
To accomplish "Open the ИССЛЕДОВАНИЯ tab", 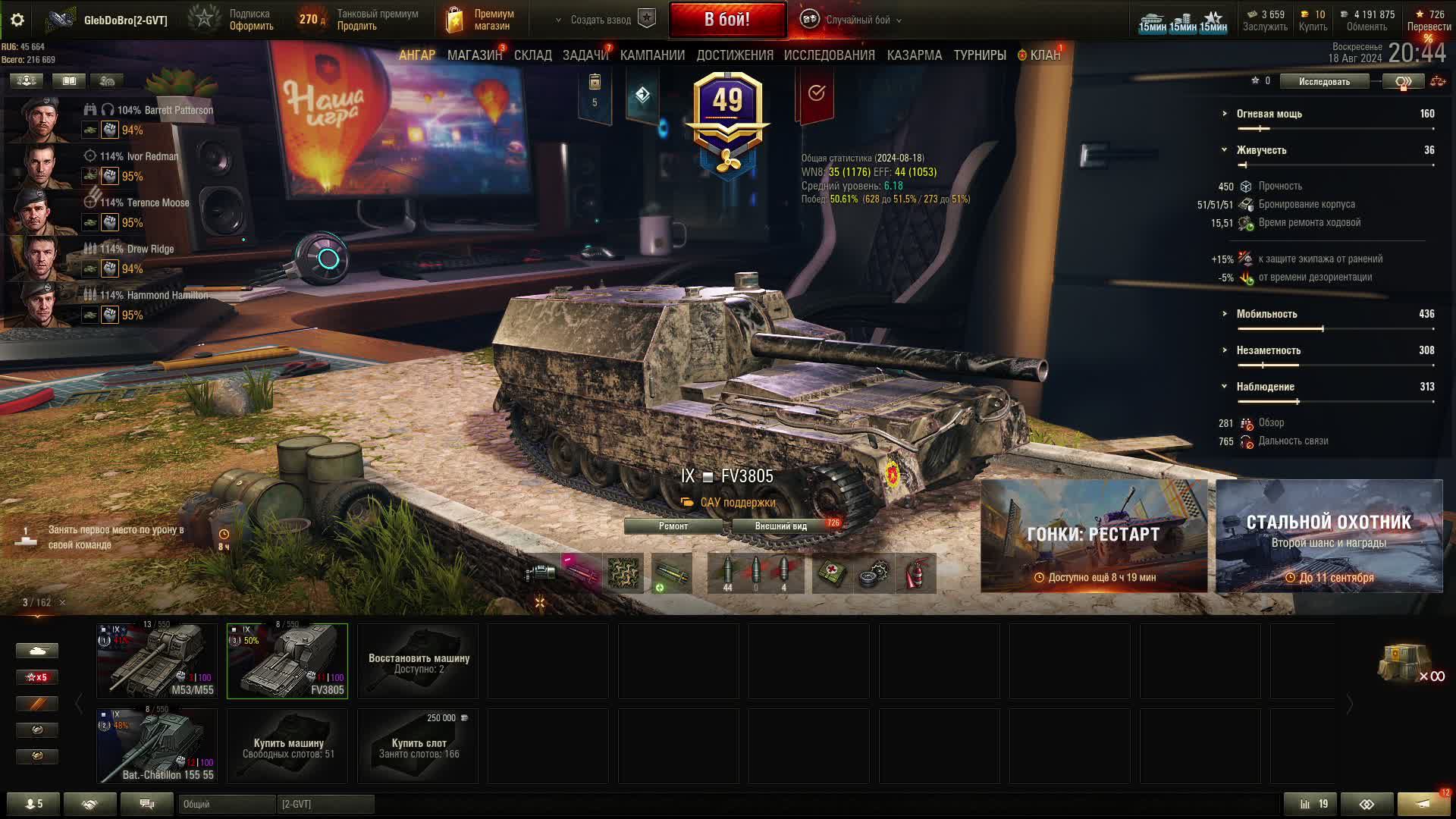I will click(x=829, y=55).
